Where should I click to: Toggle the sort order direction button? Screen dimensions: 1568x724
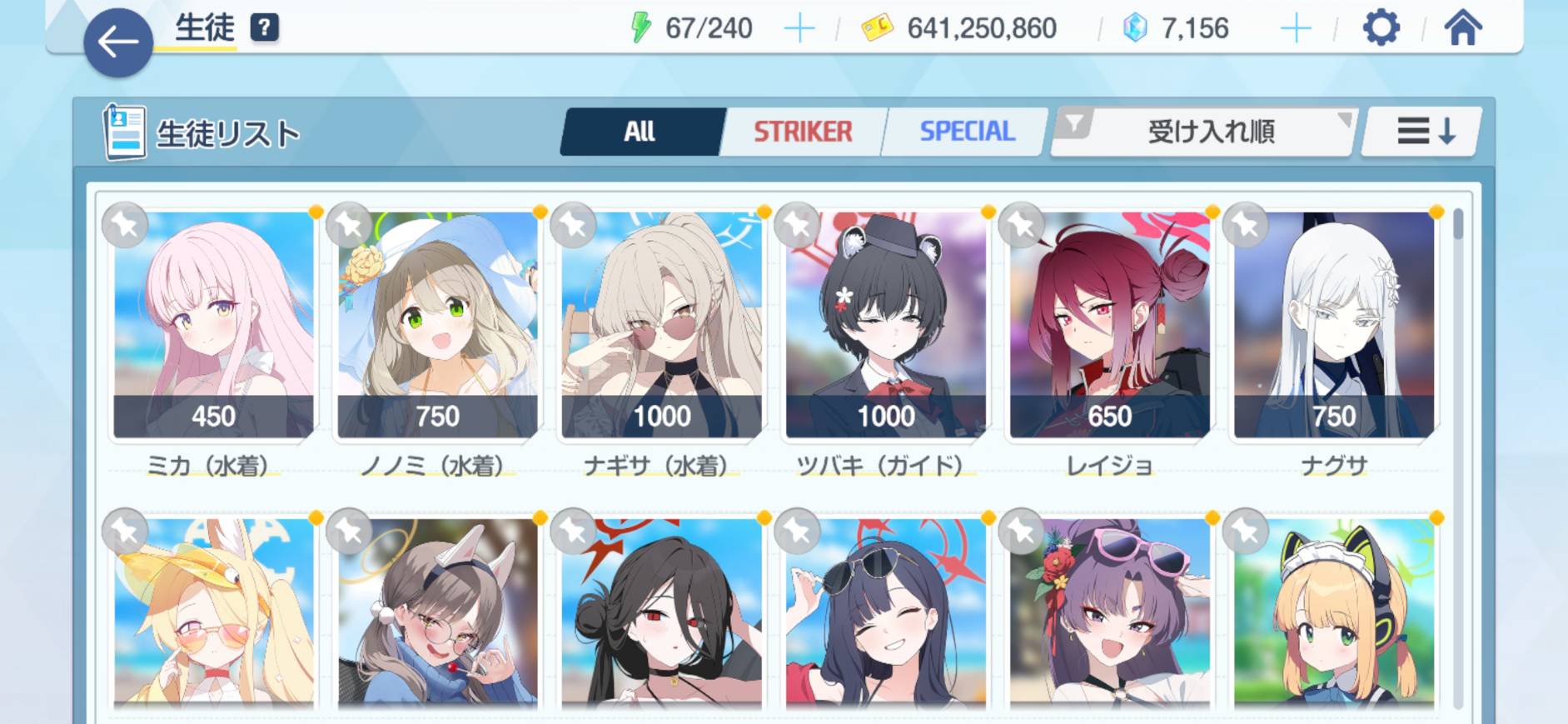pyautogui.click(x=1424, y=132)
